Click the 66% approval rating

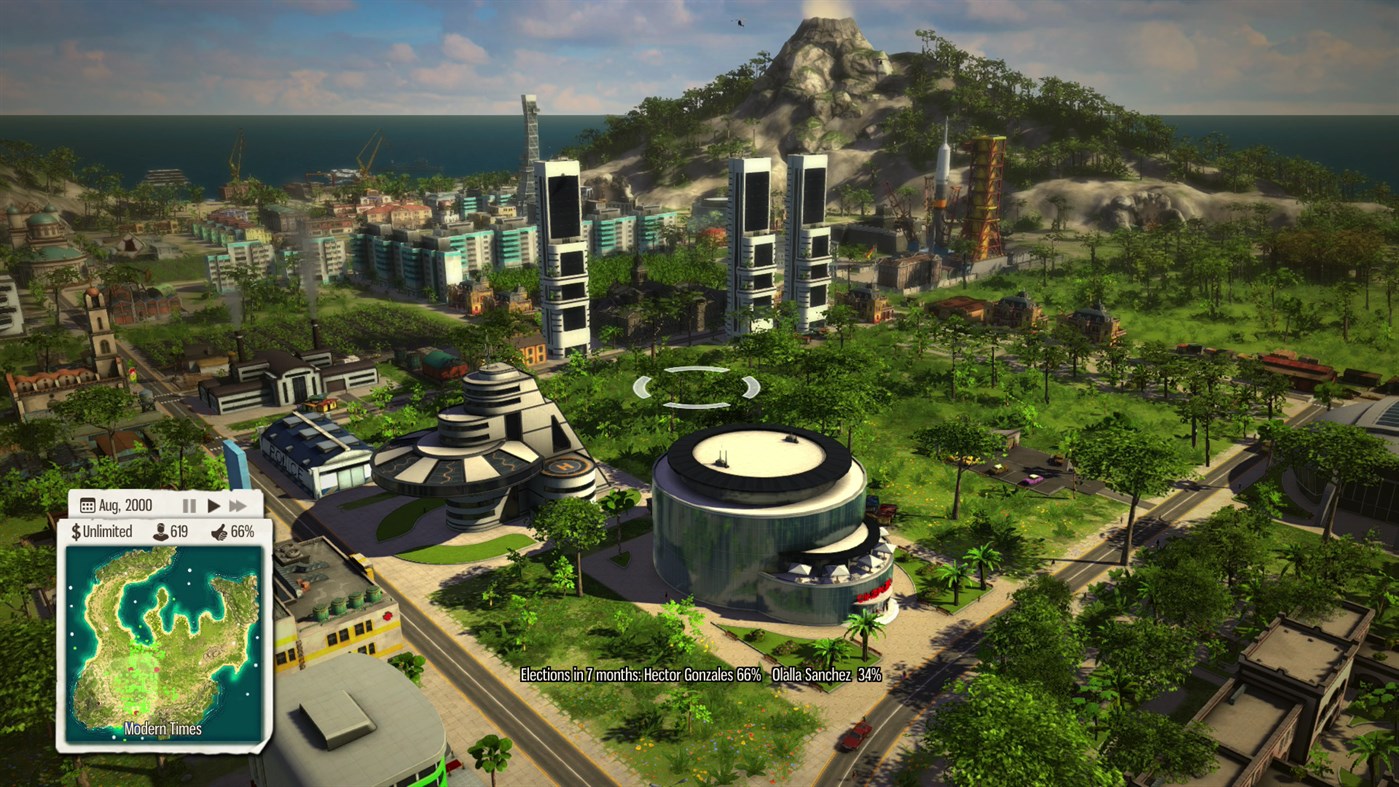click(x=243, y=530)
